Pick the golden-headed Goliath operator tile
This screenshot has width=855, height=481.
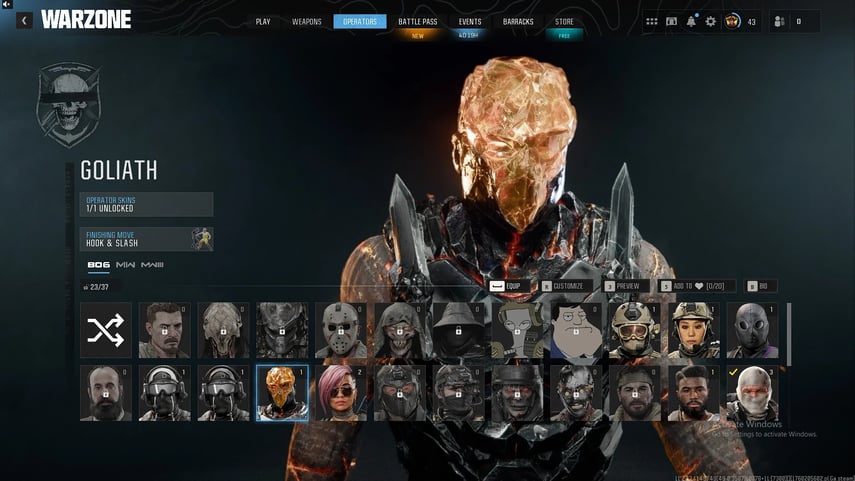point(282,393)
